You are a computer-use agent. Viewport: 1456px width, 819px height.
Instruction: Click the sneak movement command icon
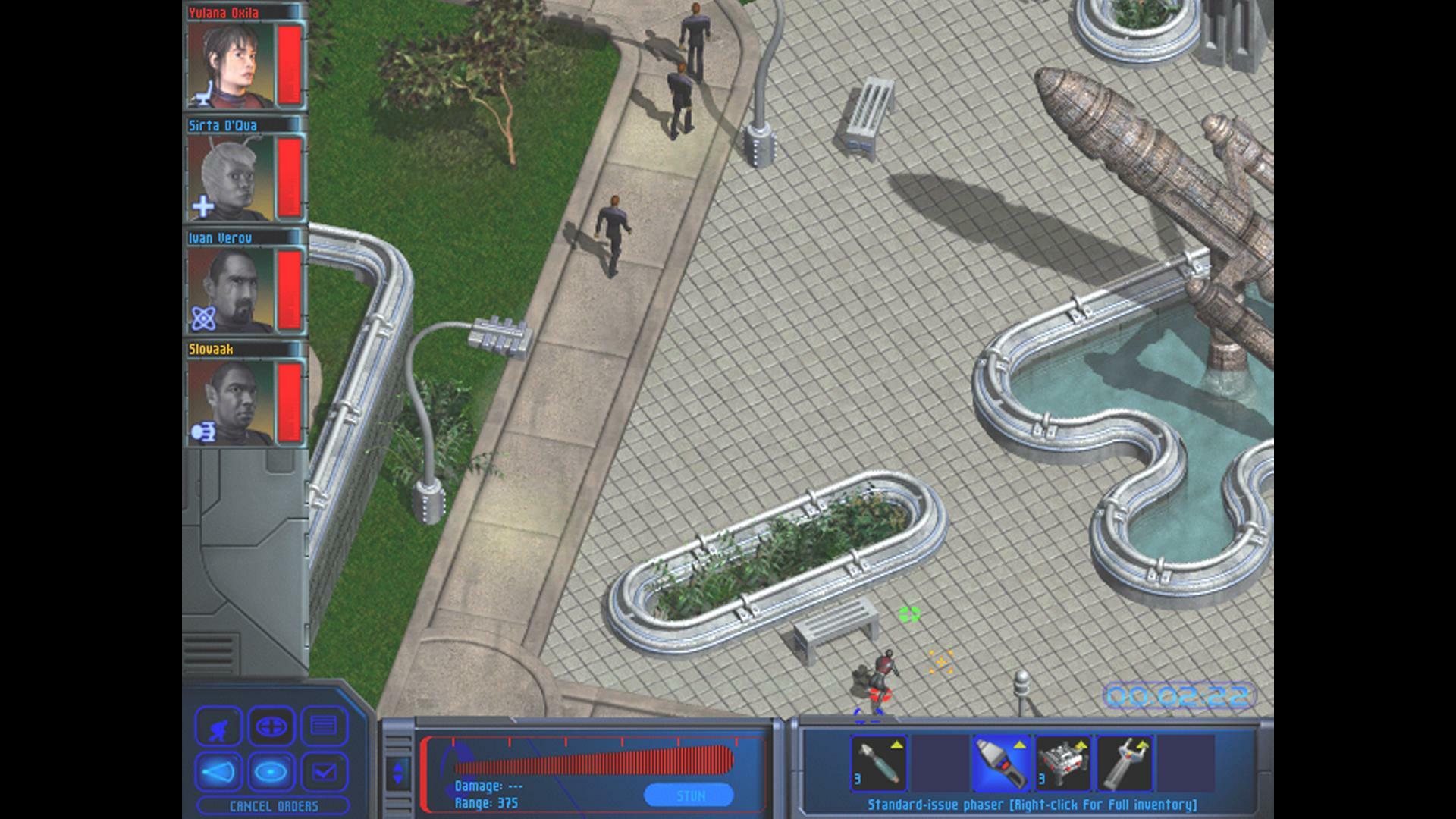[219, 726]
